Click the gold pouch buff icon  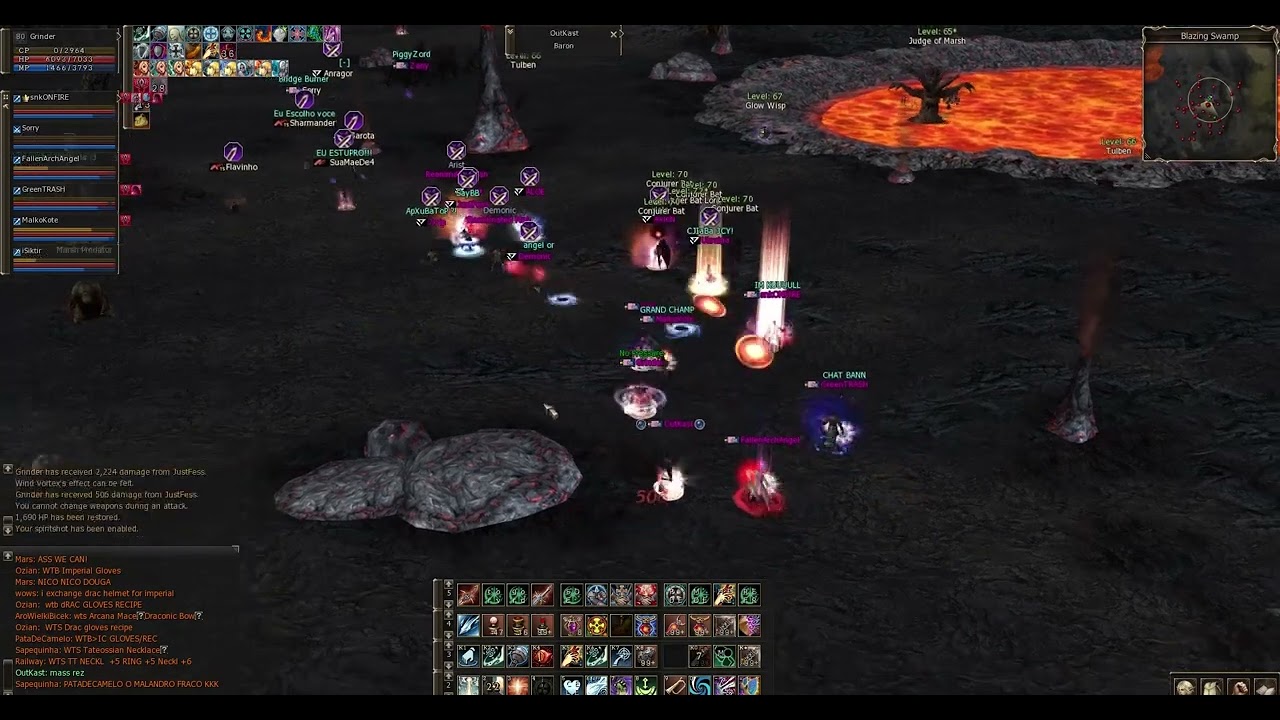[141, 121]
